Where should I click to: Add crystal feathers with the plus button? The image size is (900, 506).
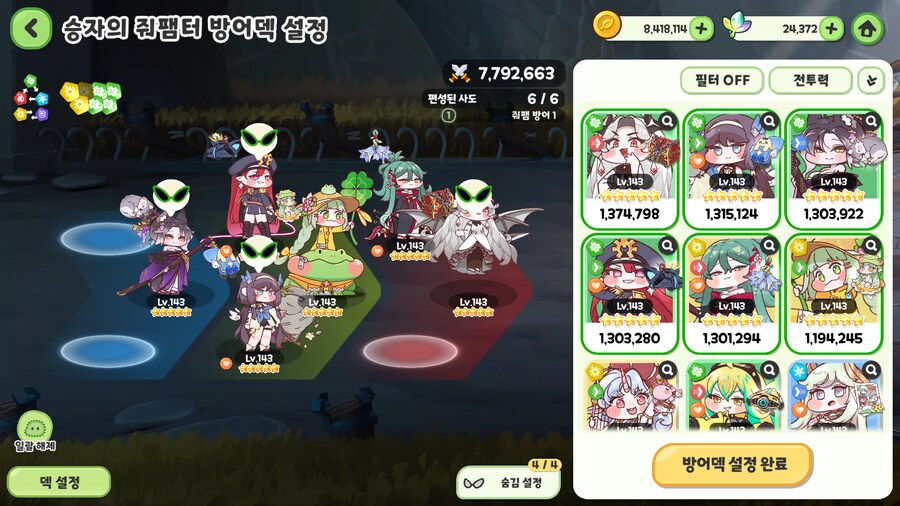831,28
